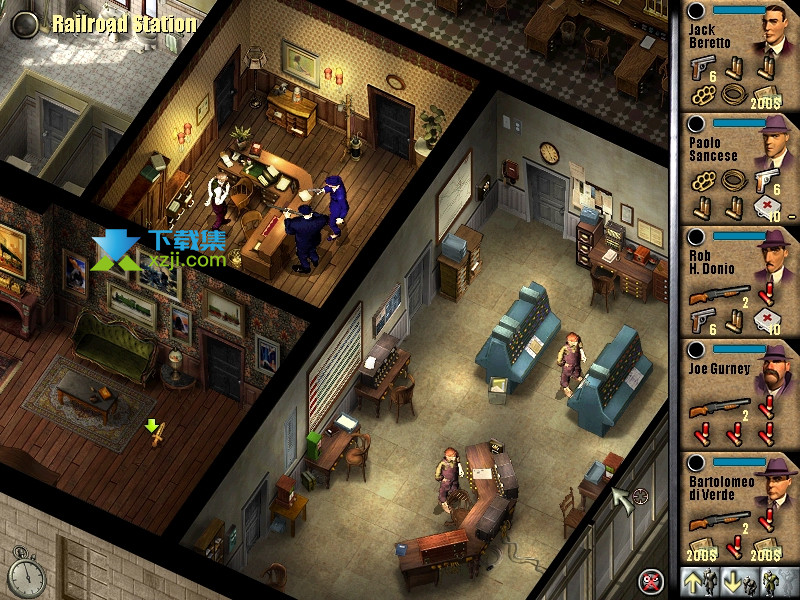Viewport: 800px width, 600px height.
Task: Click the up-arrow stand up stance button
Action: [x=694, y=579]
